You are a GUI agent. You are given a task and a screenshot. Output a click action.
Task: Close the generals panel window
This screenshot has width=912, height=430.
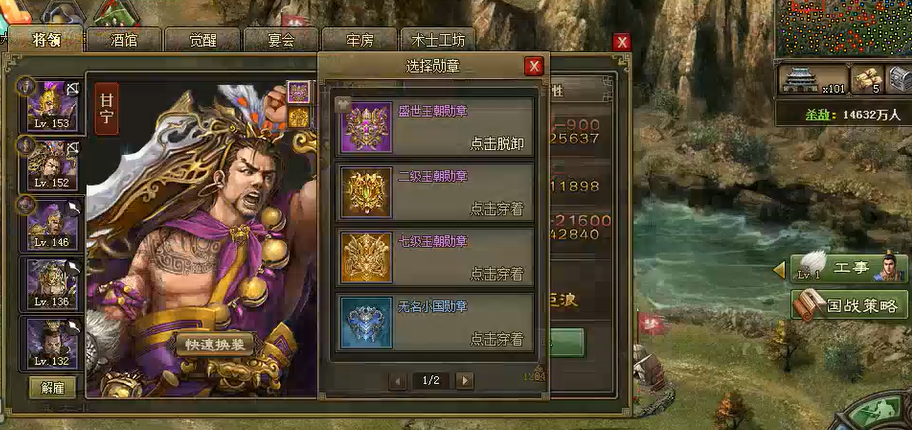point(622,42)
